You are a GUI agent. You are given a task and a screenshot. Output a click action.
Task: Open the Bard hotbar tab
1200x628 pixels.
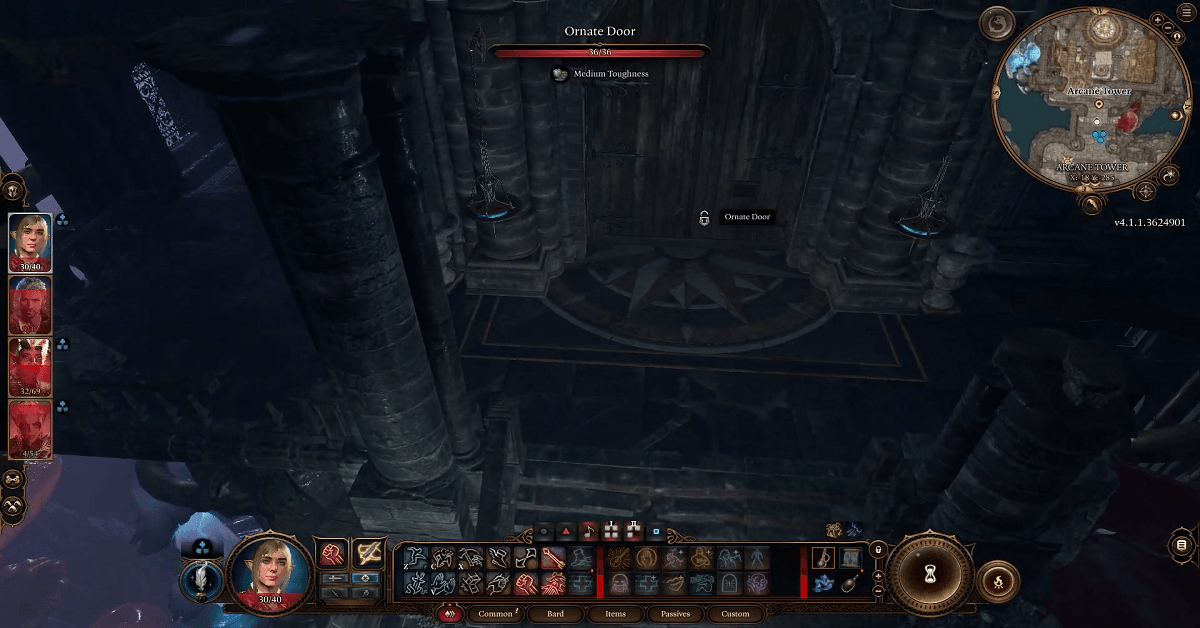pyautogui.click(x=555, y=614)
